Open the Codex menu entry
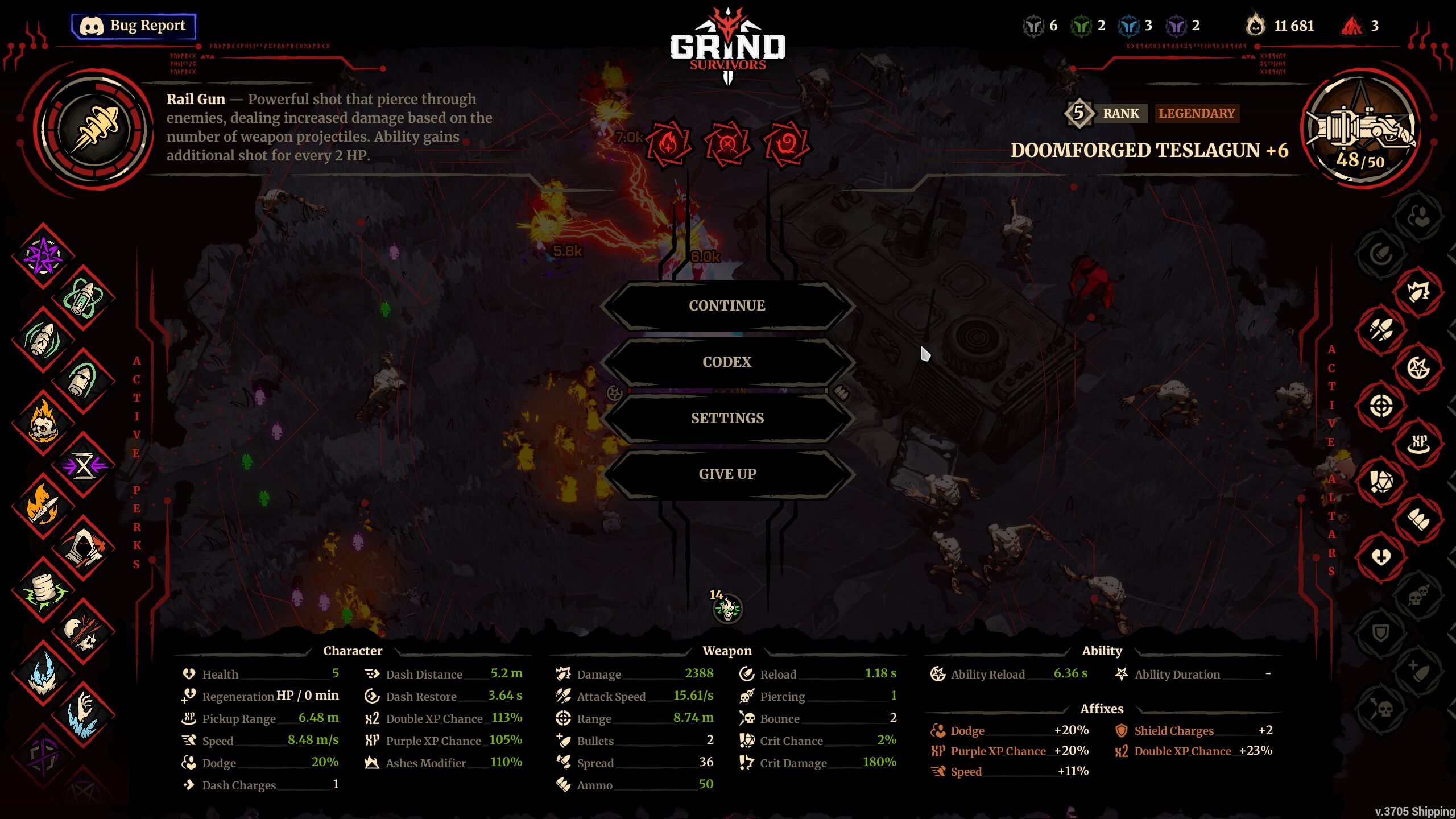 [727, 362]
